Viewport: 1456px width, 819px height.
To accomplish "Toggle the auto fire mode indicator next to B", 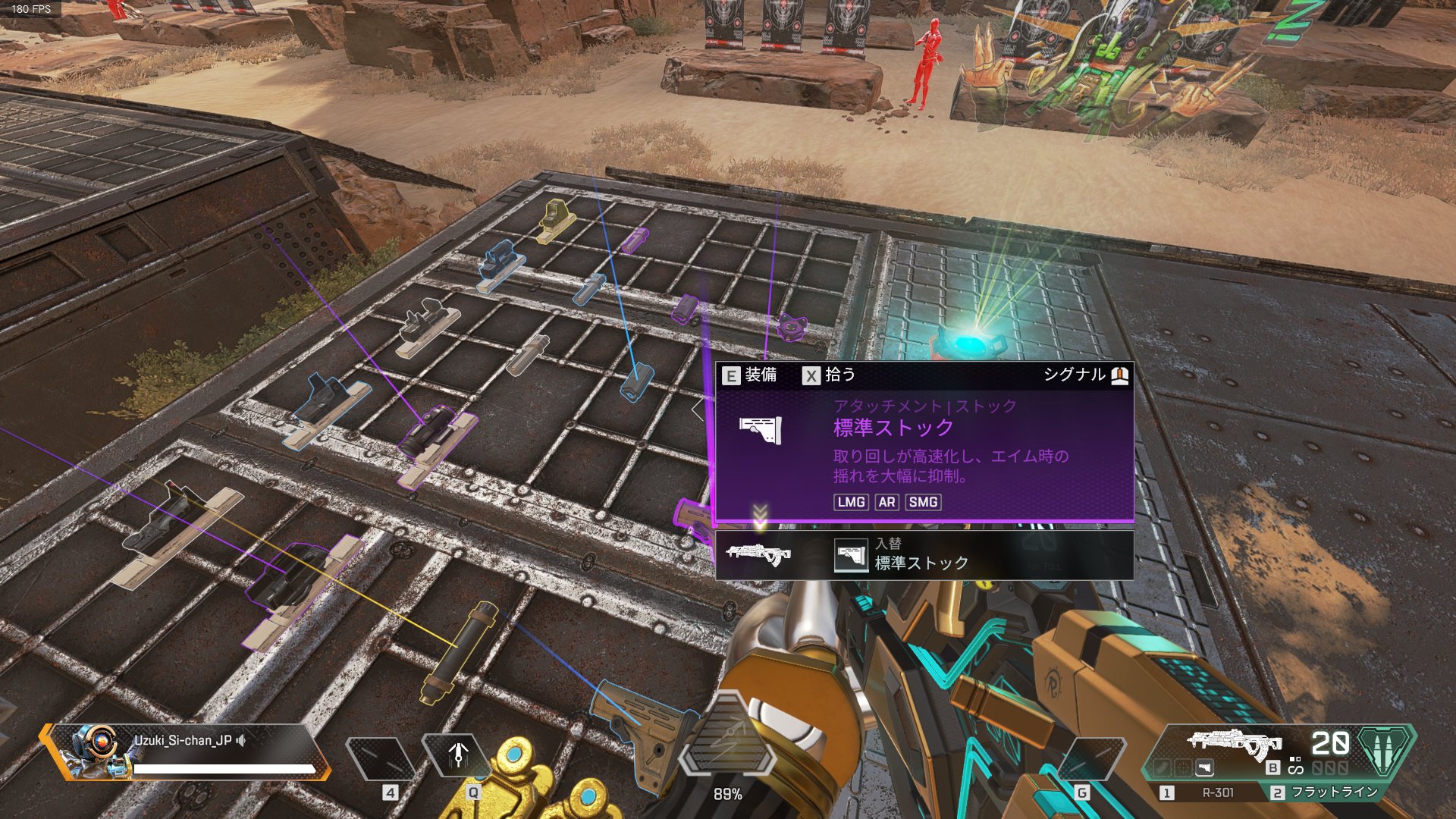I will click(x=1295, y=767).
